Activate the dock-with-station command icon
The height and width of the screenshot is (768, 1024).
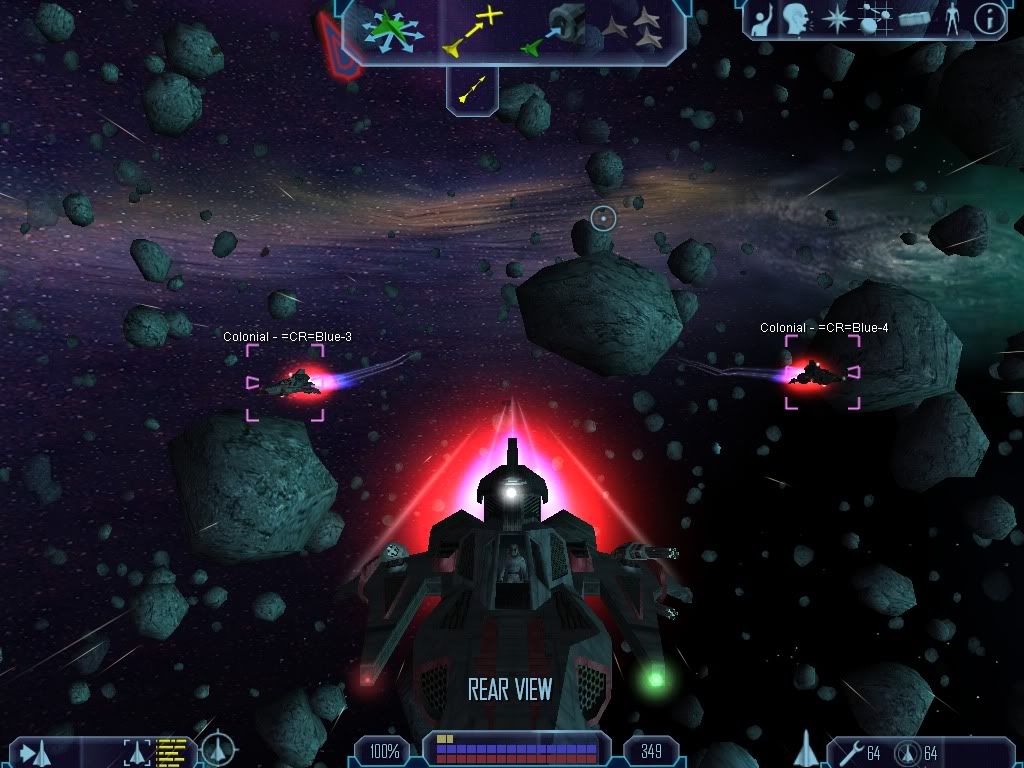[x=553, y=29]
